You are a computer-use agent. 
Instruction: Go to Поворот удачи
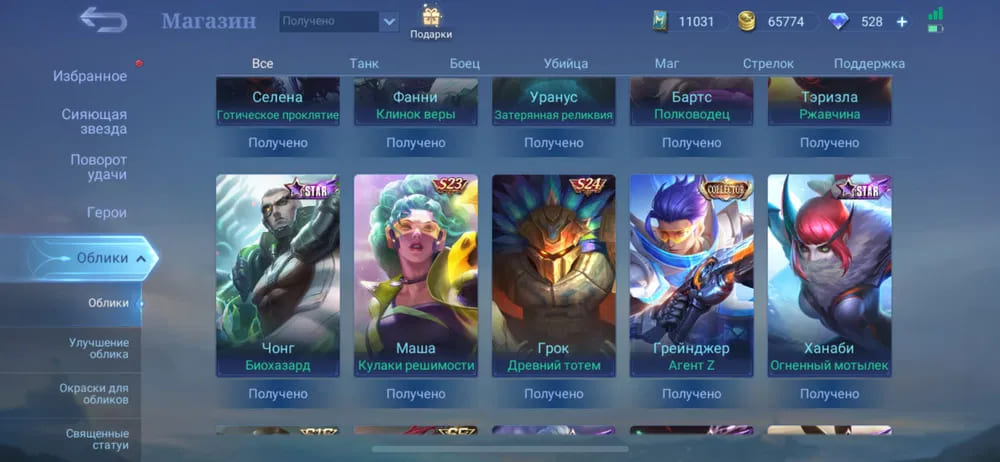point(98,167)
